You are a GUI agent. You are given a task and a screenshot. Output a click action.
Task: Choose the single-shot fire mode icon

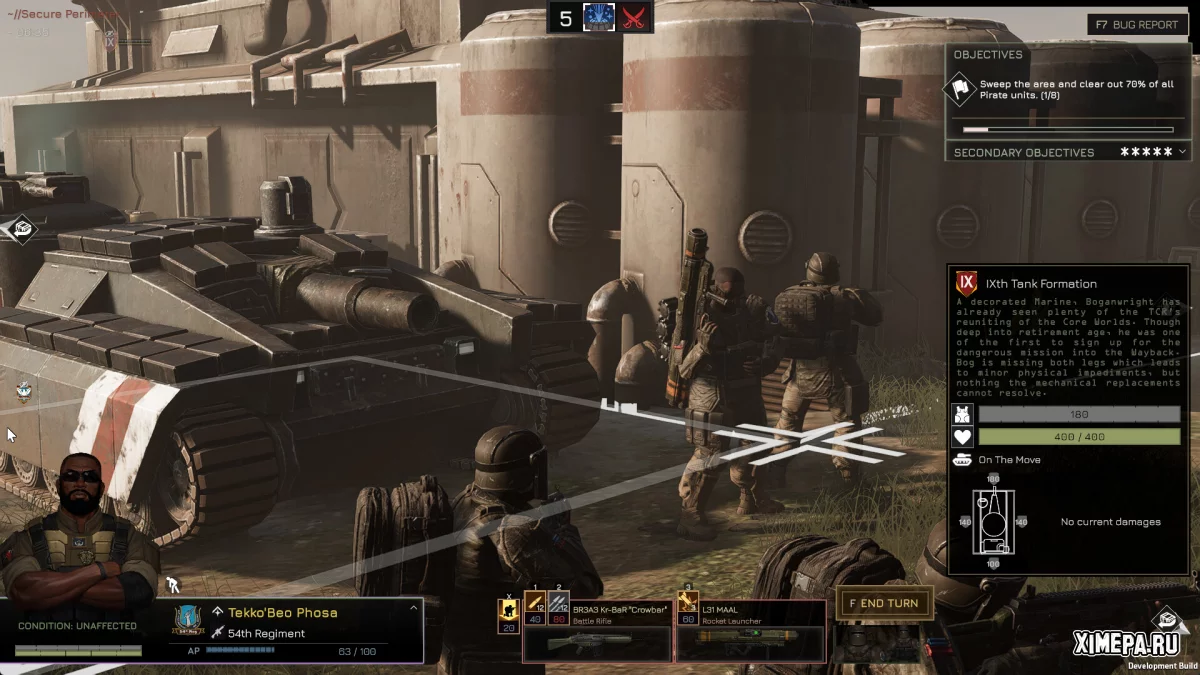point(535,605)
